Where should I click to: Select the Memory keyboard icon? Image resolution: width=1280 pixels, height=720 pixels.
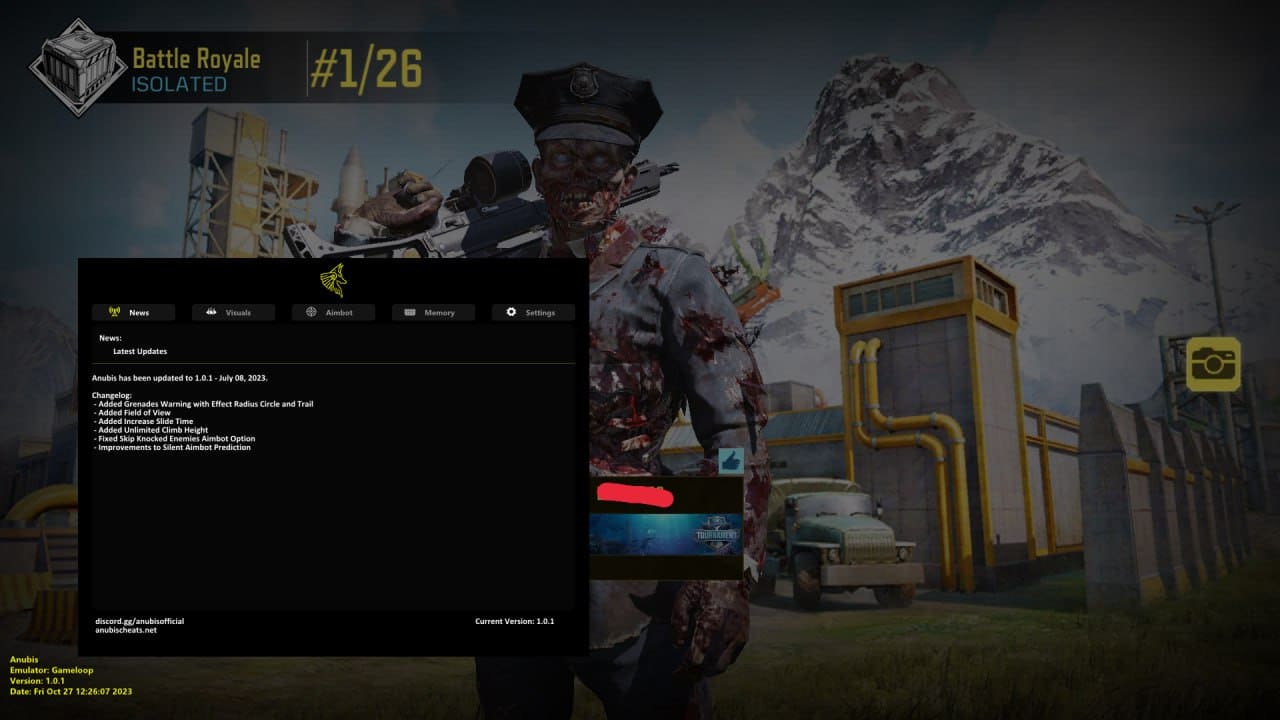(412, 312)
